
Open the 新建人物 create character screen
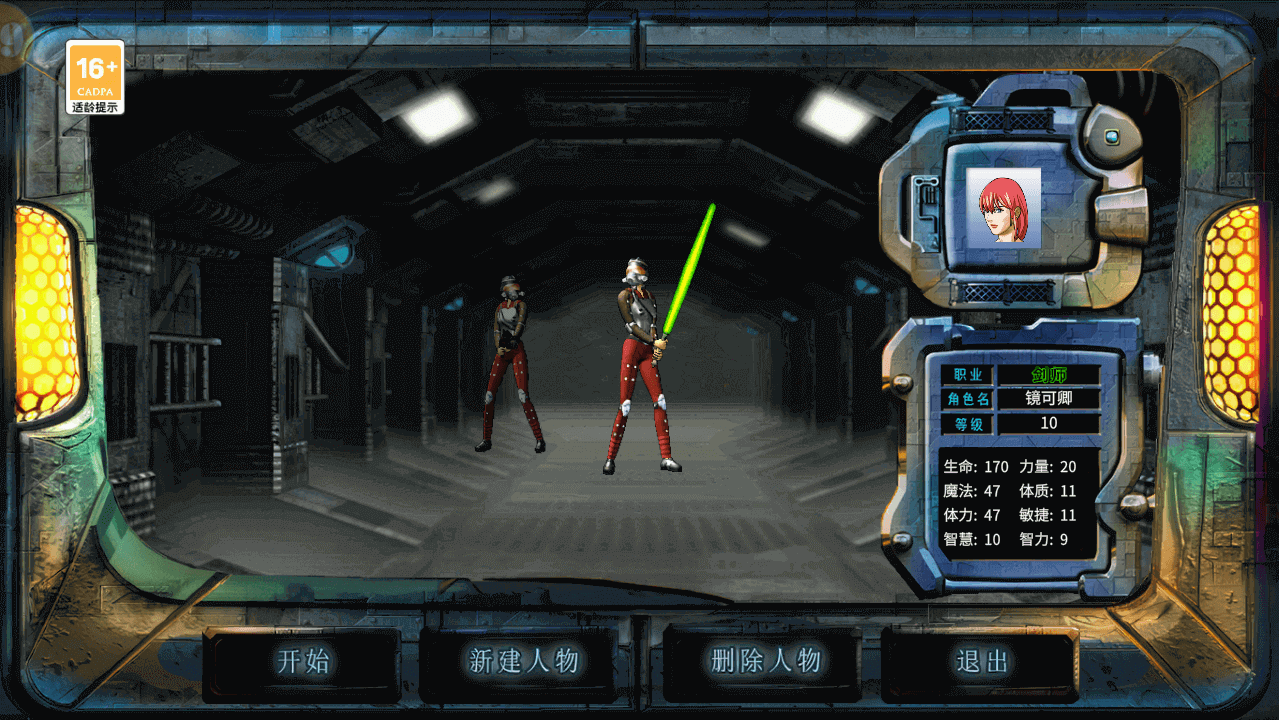(524, 661)
